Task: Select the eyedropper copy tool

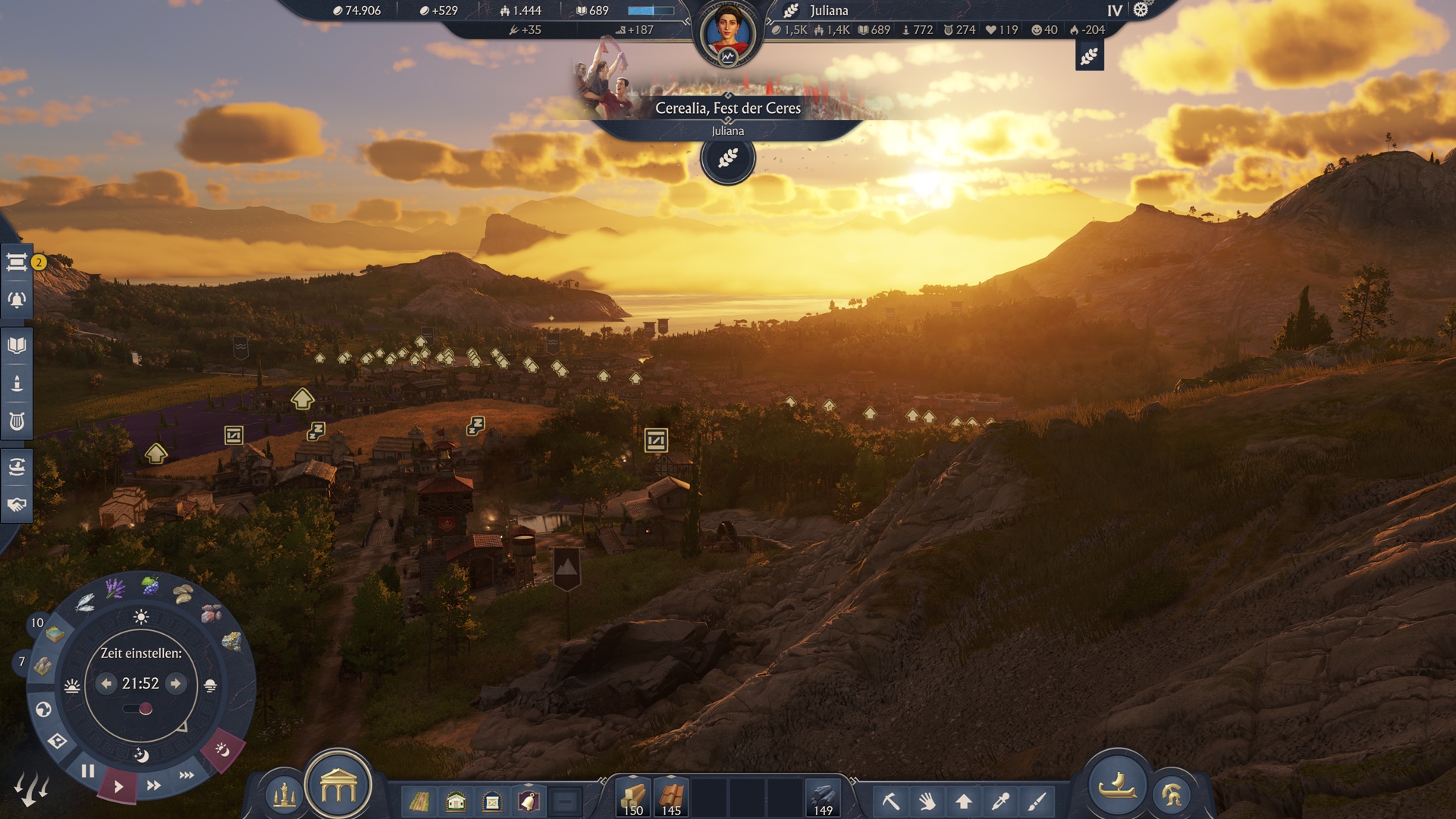Action: tap(1001, 801)
